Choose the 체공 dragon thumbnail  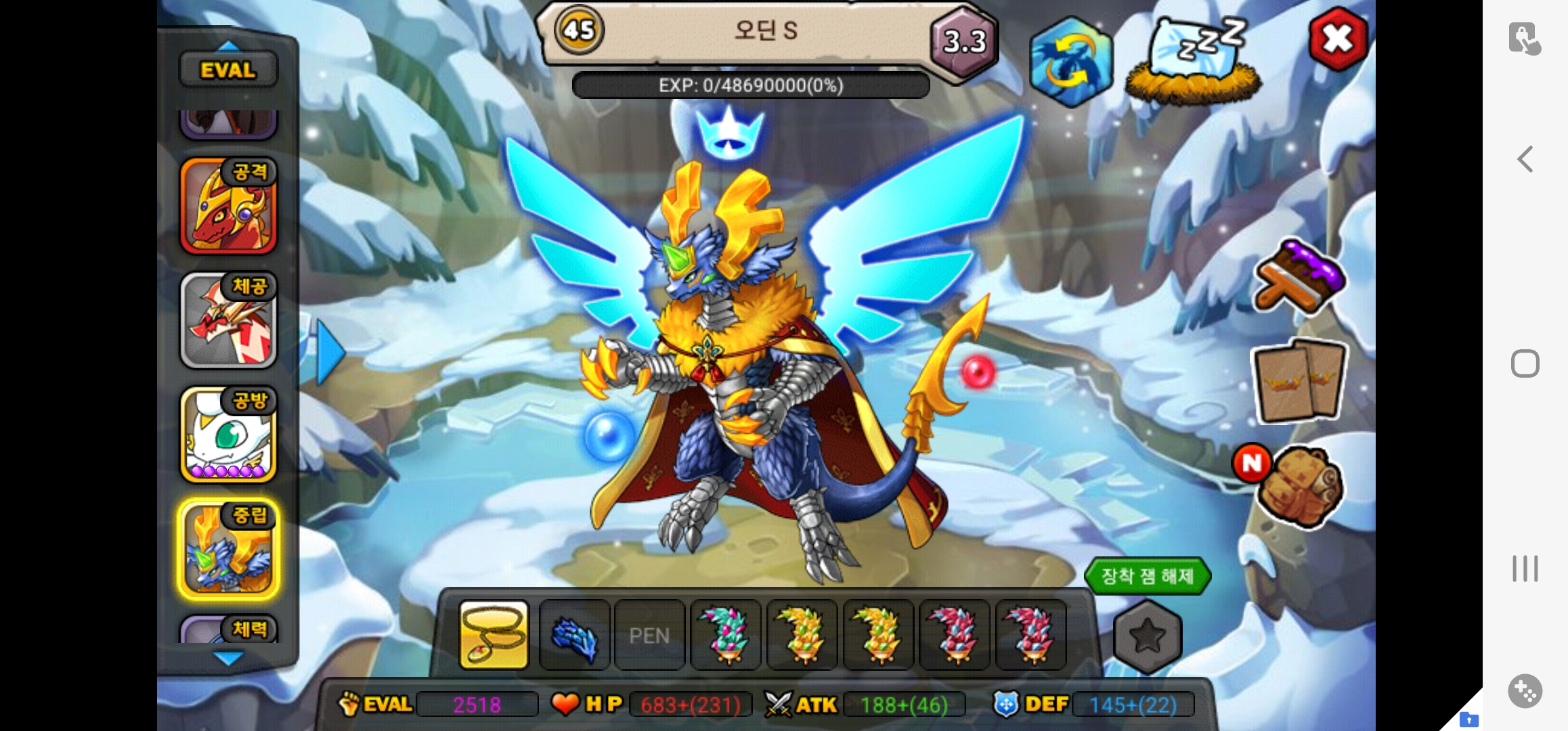pos(229,320)
